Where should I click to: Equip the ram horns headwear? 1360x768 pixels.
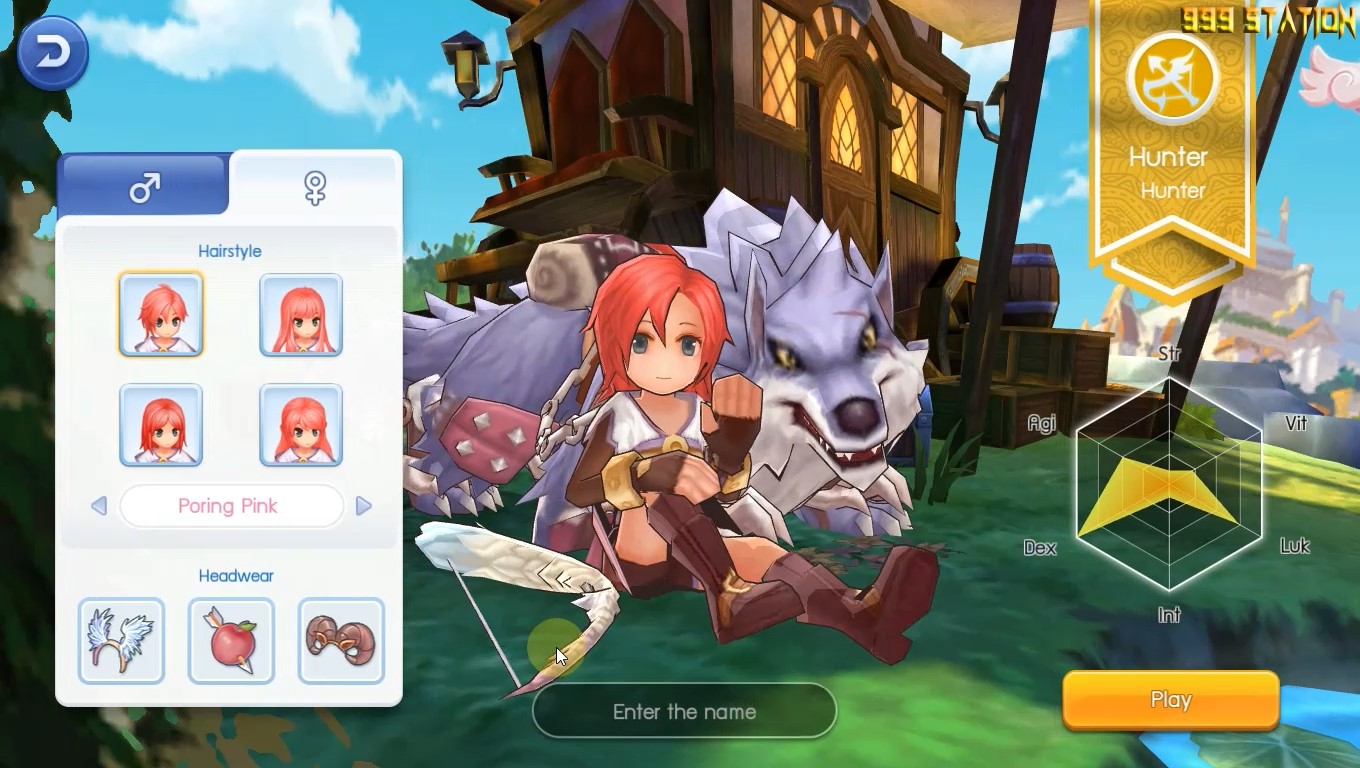tap(341, 640)
